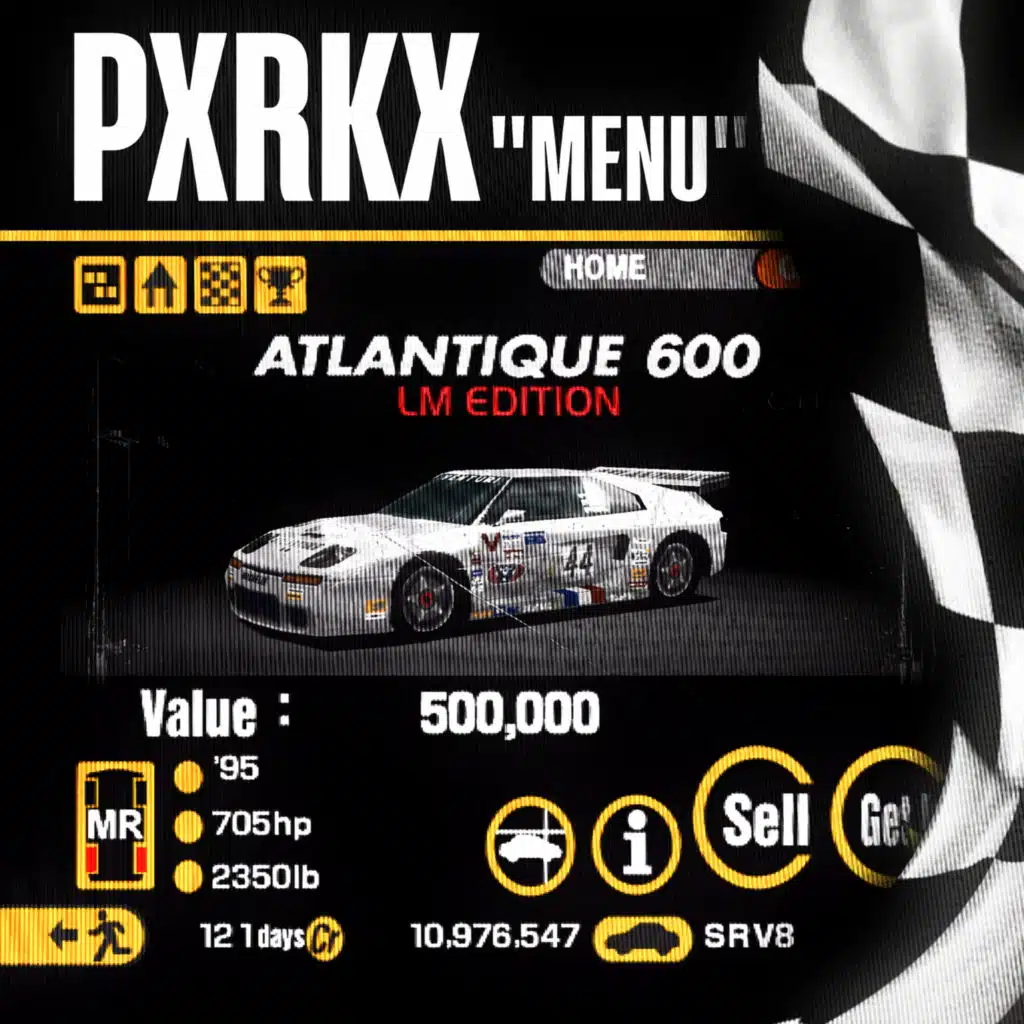The width and height of the screenshot is (1024, 1024).
Task: Select the gold trophy icon
Action: pyautogui.click(x=280, y=288)
